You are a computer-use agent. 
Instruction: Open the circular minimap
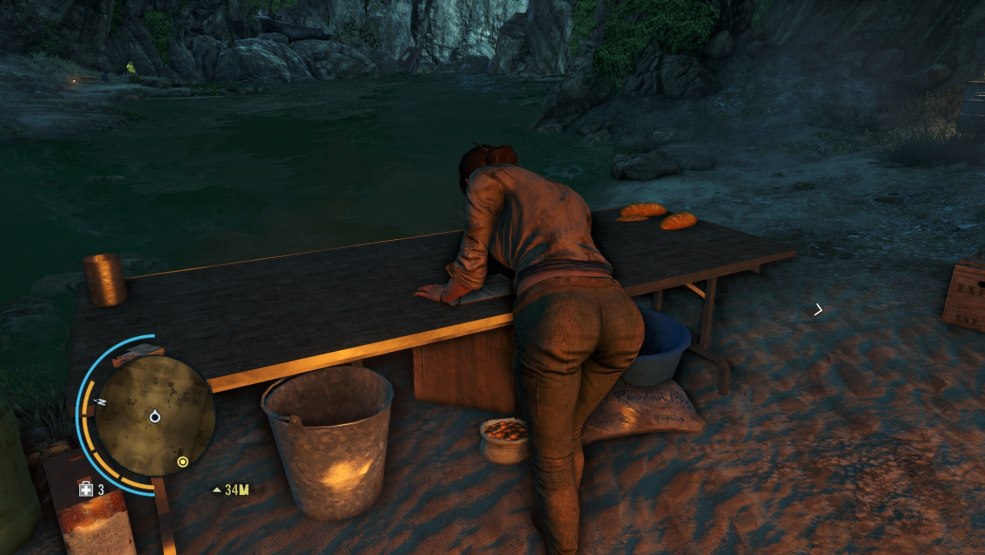coord(157,414)
